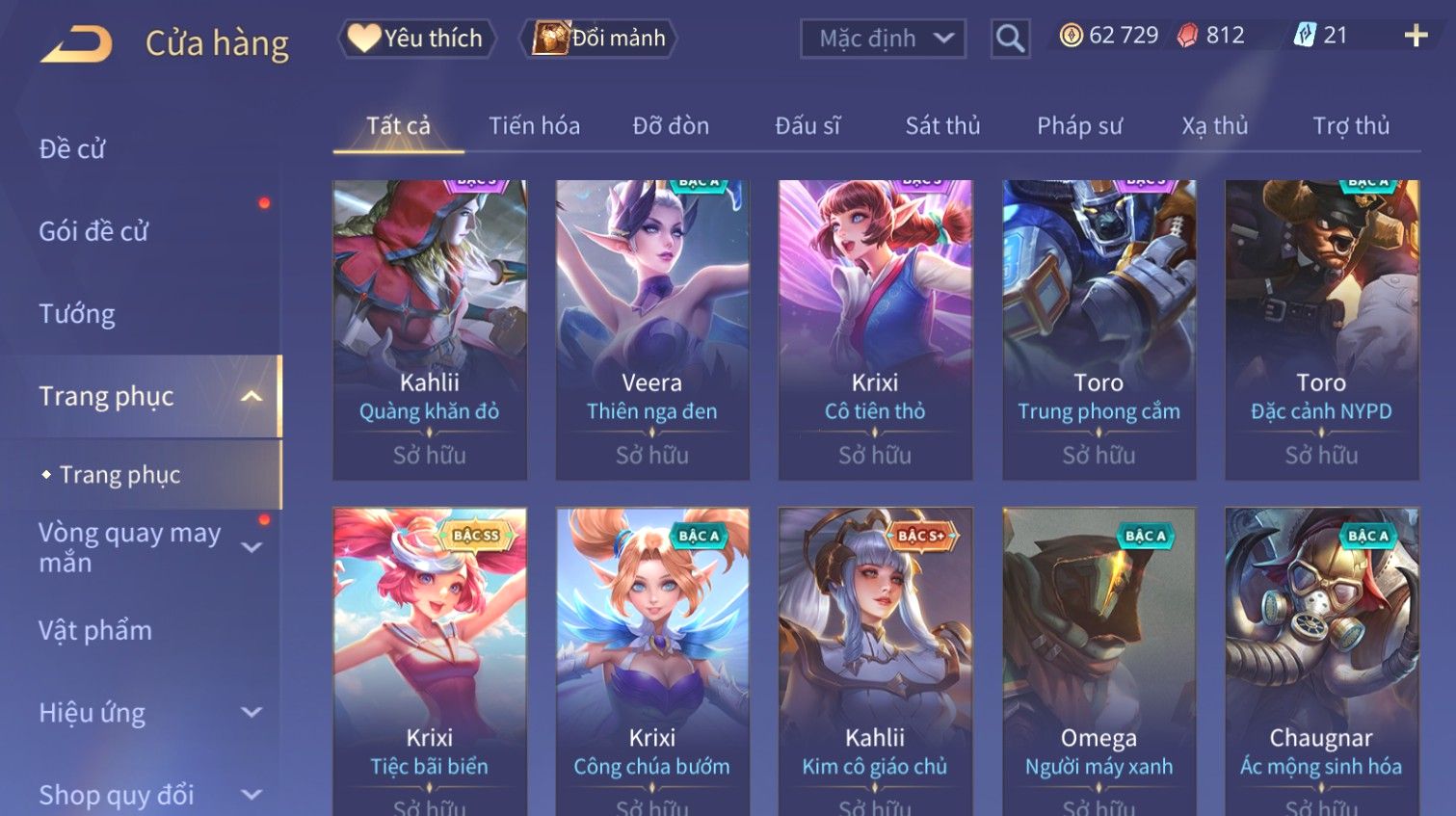Open the Tướng heroes section
The height and width of the screenshot is (816, 1456).
point(77,314)
